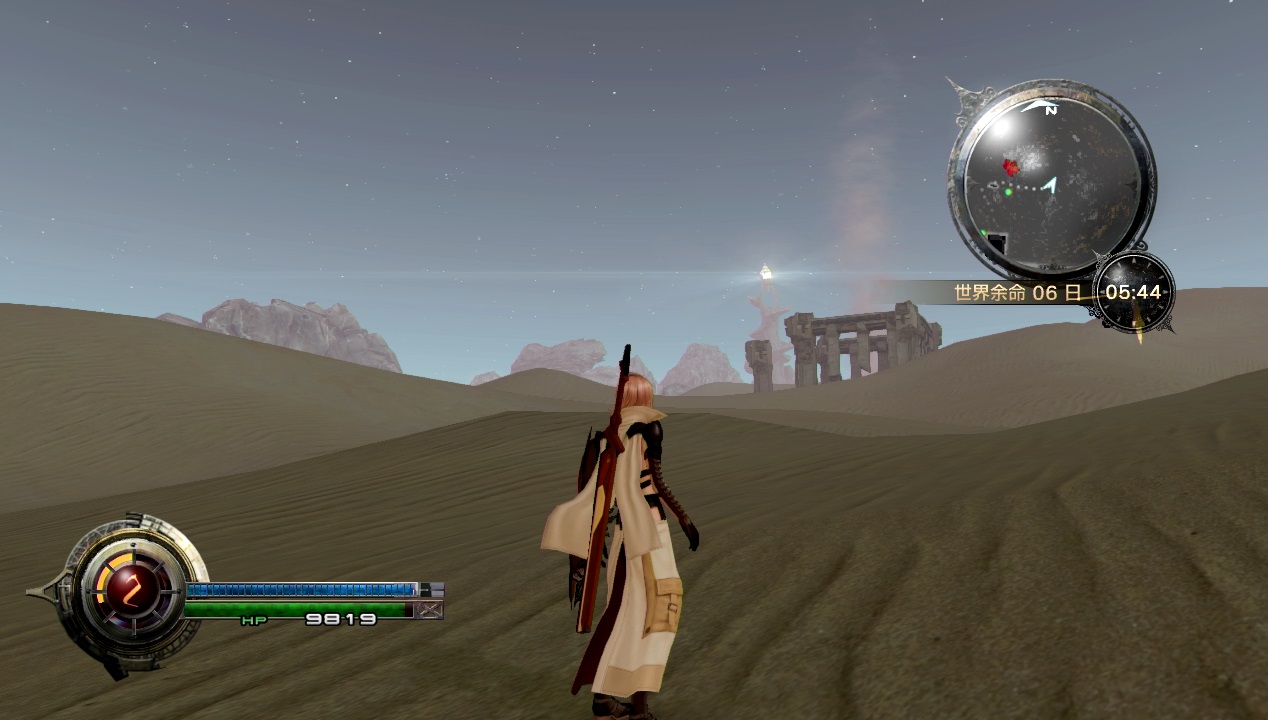Select the red enemy marker on minimap
The width and height of the screenshot is (1268, 720).
tap(1011, 168)
